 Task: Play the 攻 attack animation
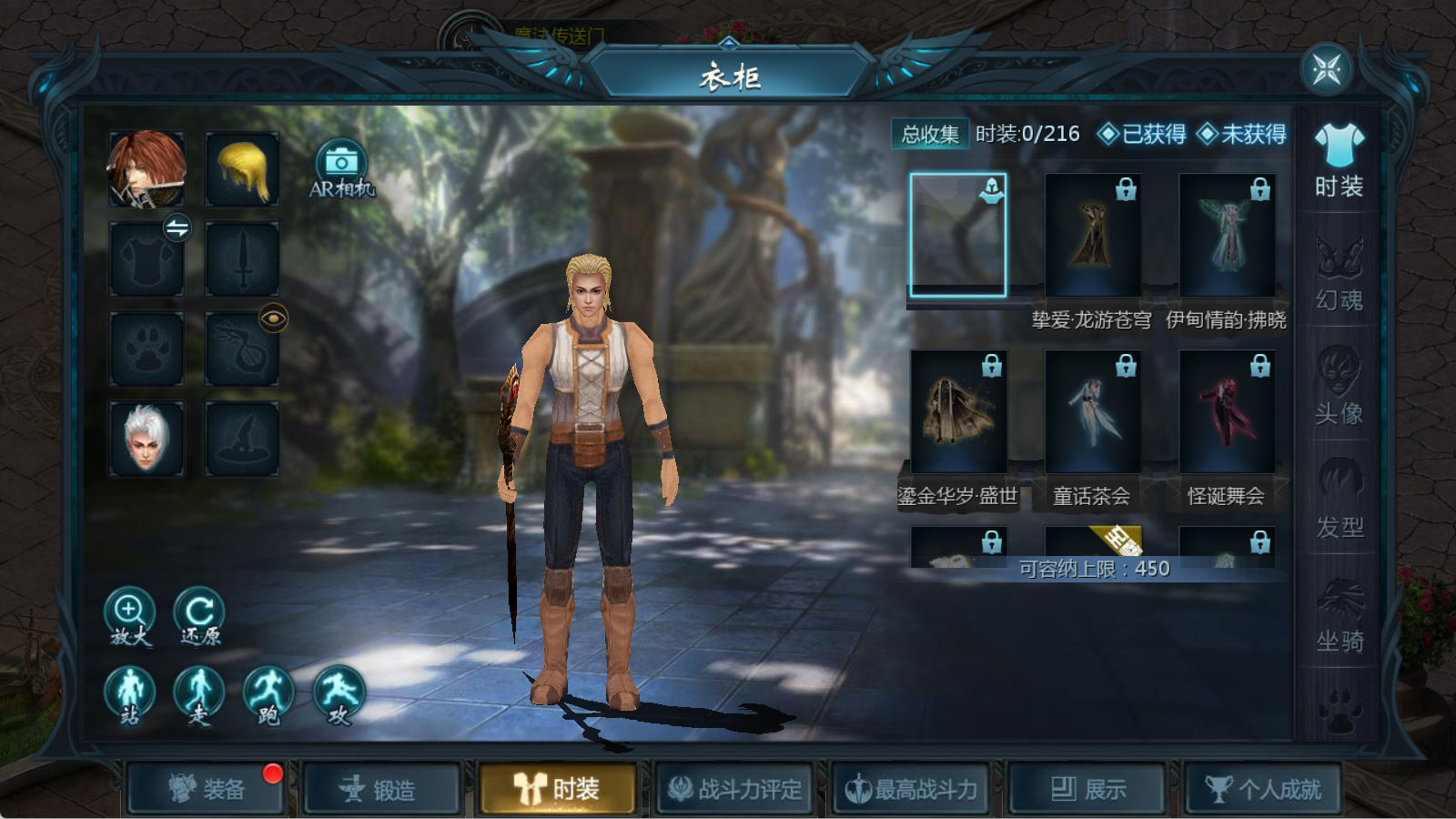coord(339,694)
